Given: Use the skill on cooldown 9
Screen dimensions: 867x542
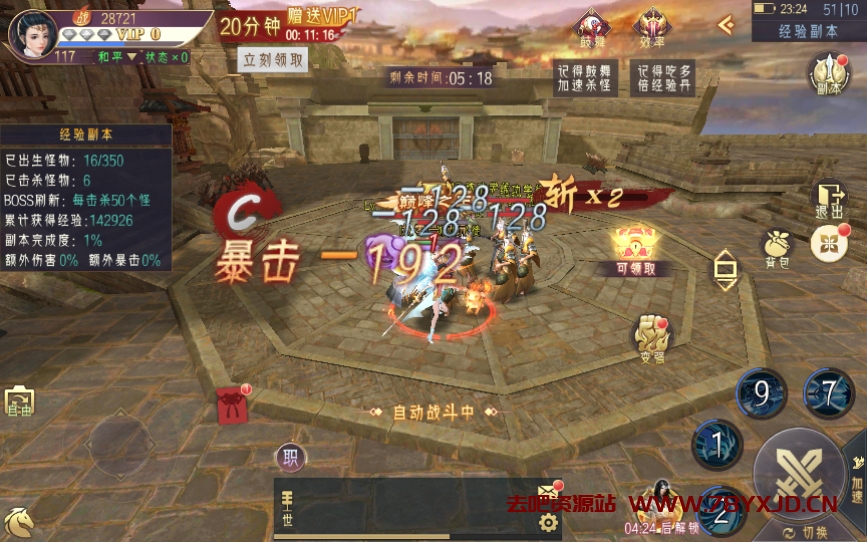Looking at the screenshot, I should [x=761, y=393].
